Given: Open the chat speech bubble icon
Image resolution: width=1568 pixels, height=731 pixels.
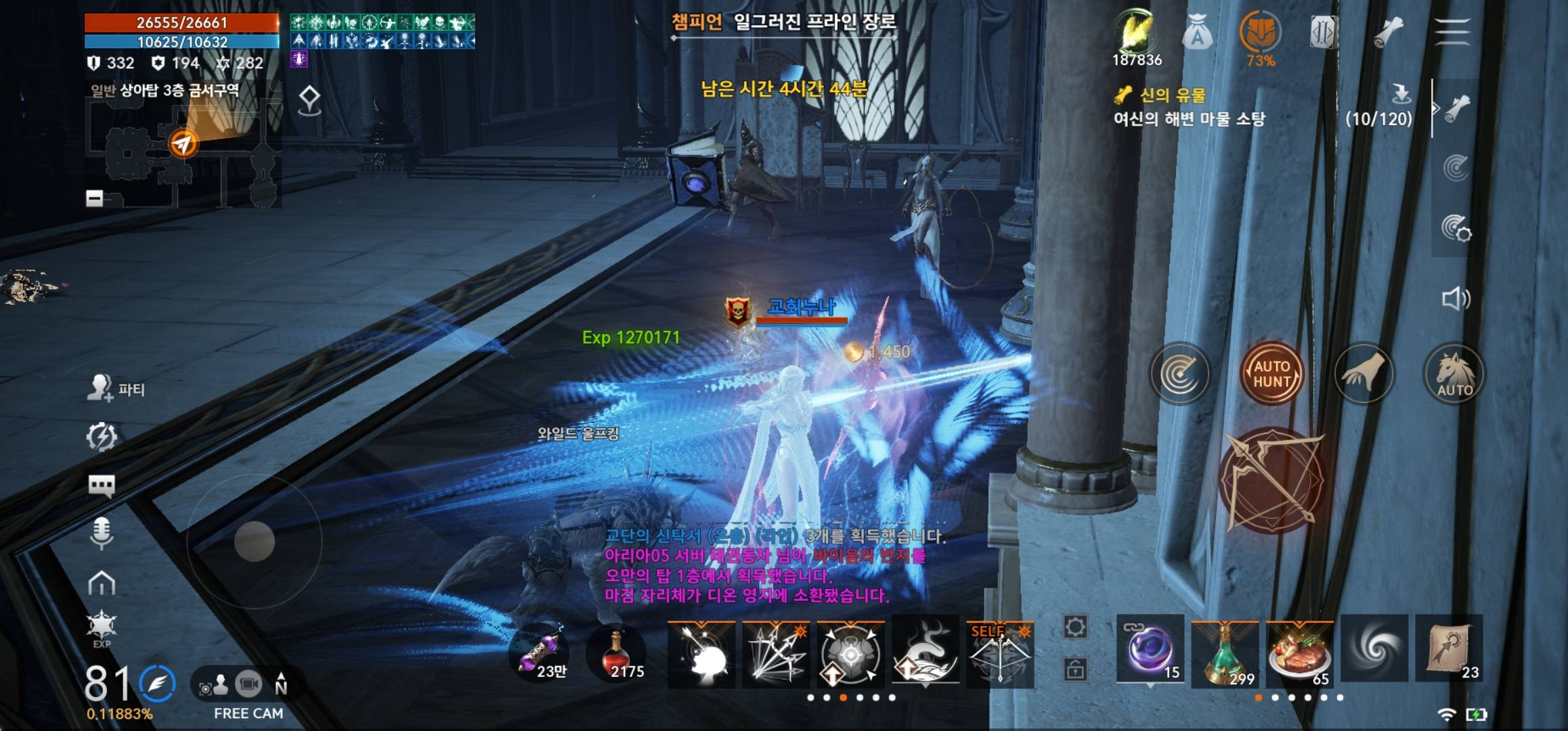Looking at the screenshot, I should 102,485.
